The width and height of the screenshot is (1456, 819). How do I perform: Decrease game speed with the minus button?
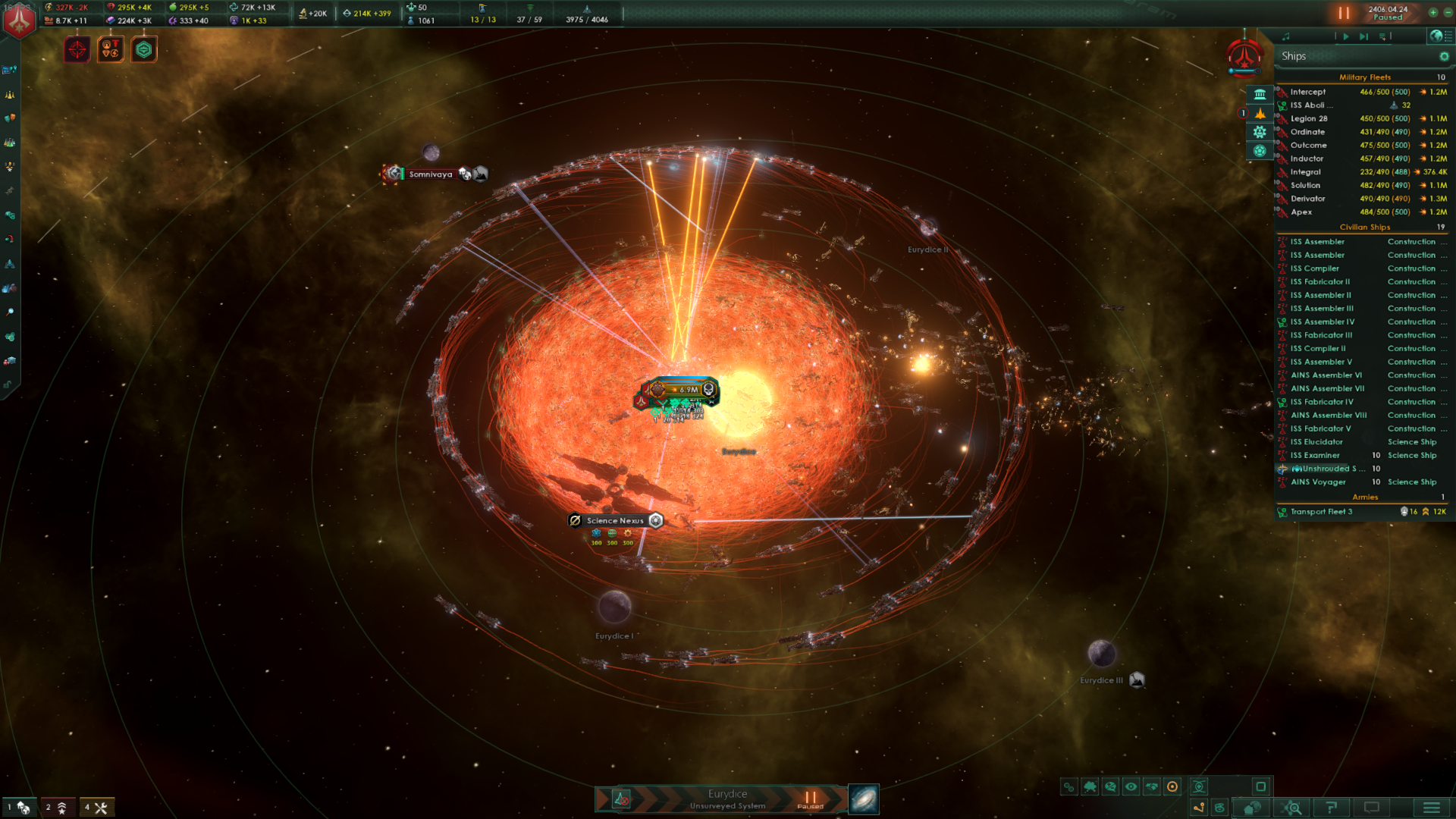(1447, 12)
